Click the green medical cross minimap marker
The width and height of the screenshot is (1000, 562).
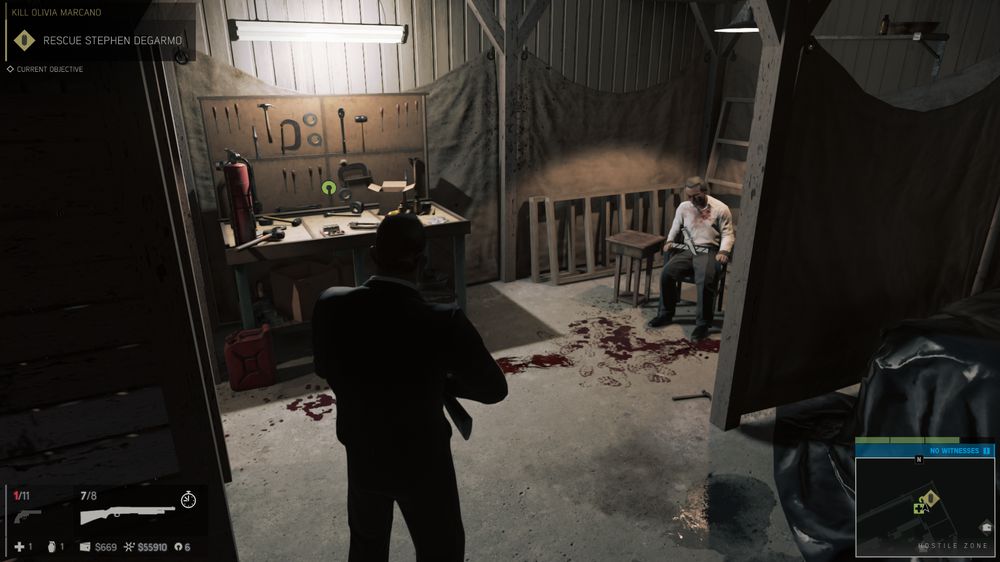(918, 508)
